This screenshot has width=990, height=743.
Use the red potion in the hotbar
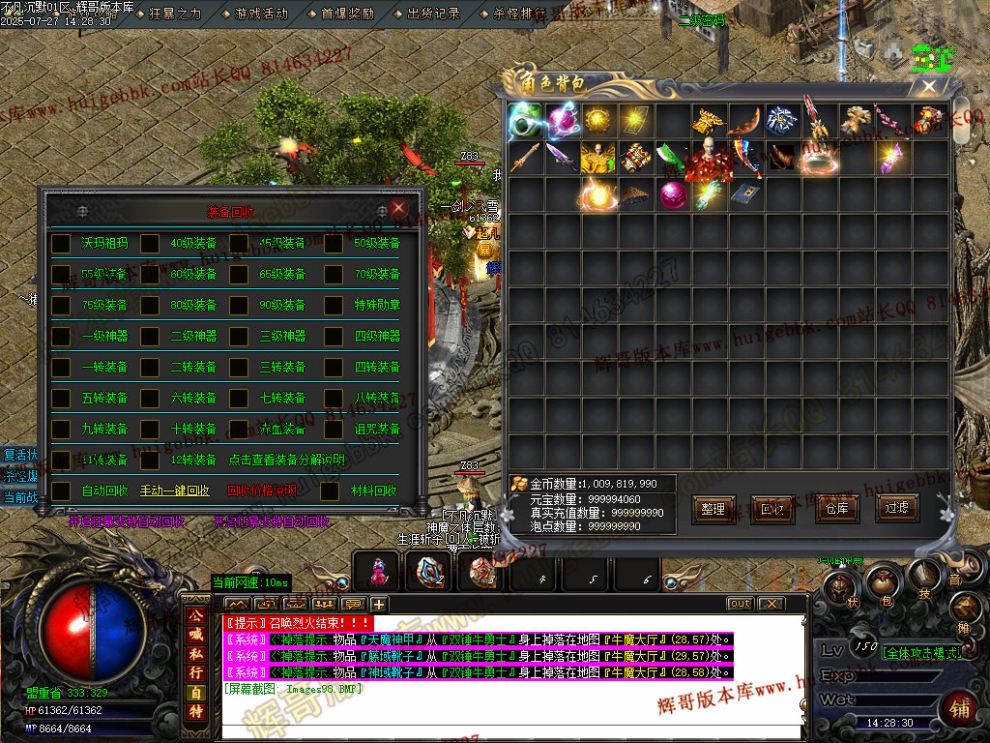[378, 572]
